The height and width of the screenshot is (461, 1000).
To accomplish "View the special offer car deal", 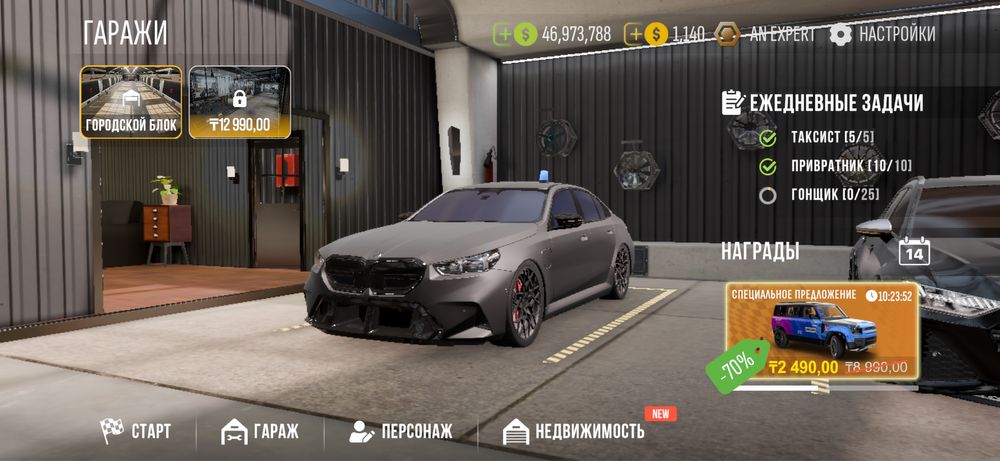I will pyautogui.click(x=822, y=333).
